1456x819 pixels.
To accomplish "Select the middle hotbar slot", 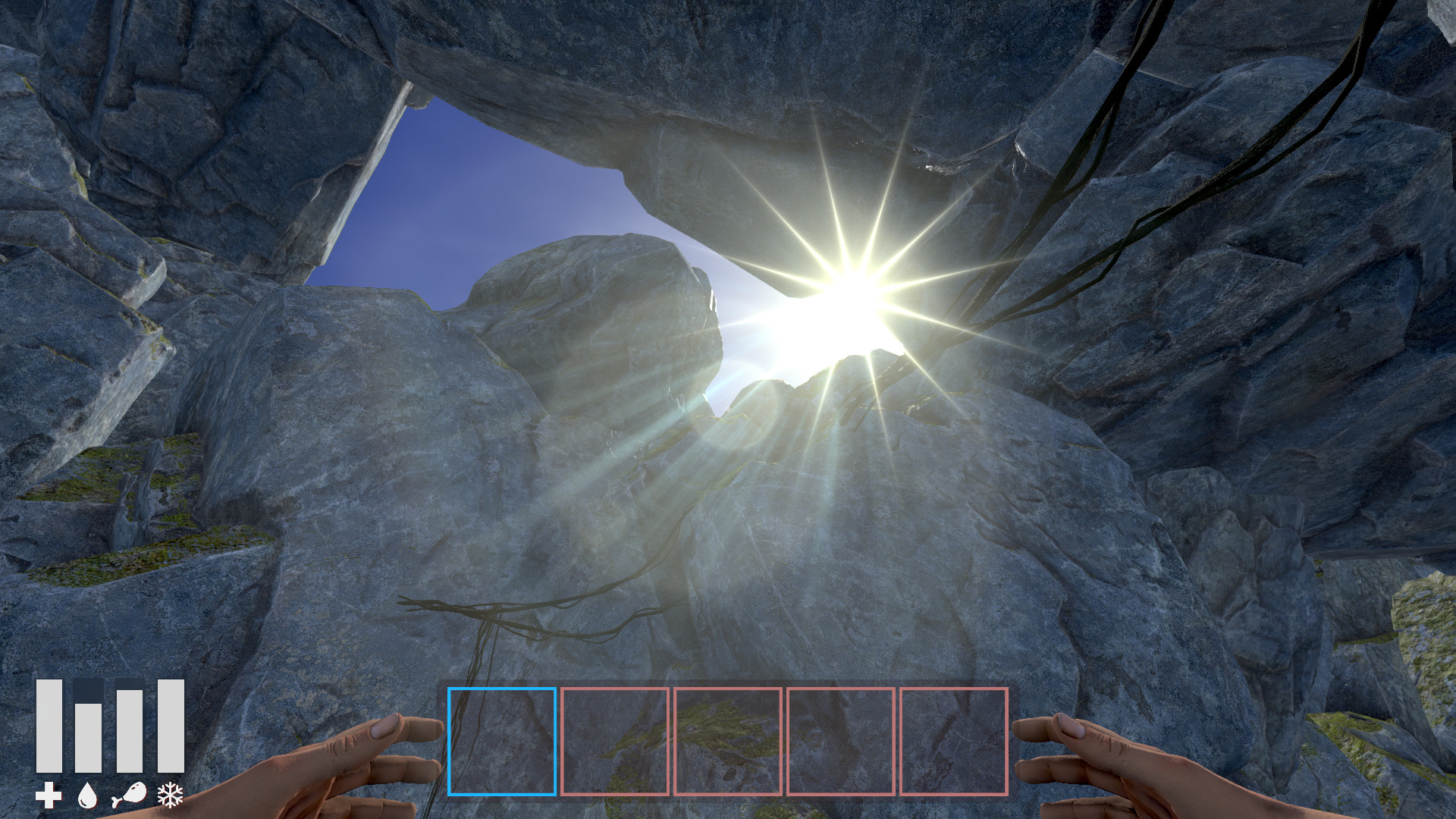I will click(728, 741).
